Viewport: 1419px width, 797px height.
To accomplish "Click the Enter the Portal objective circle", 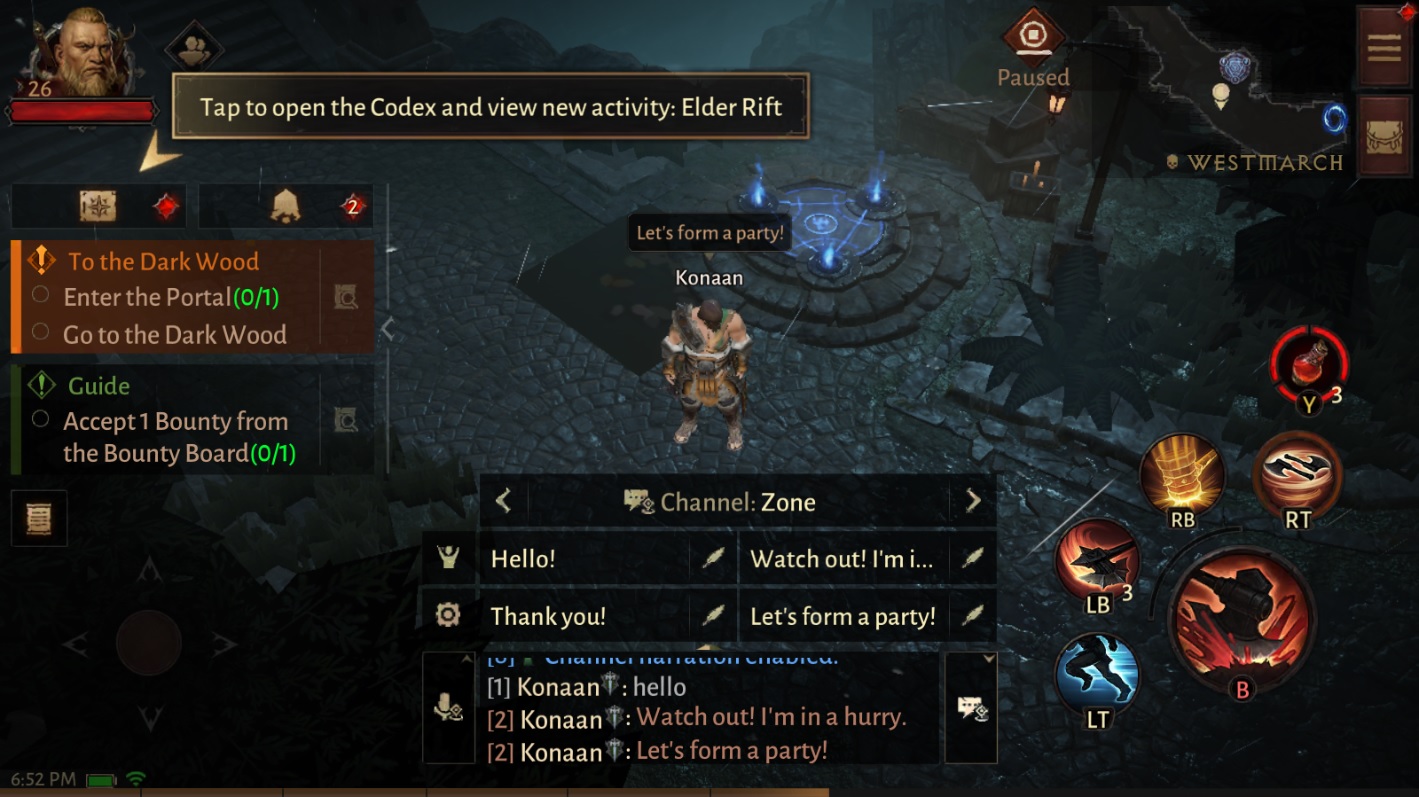I will 41,294.
